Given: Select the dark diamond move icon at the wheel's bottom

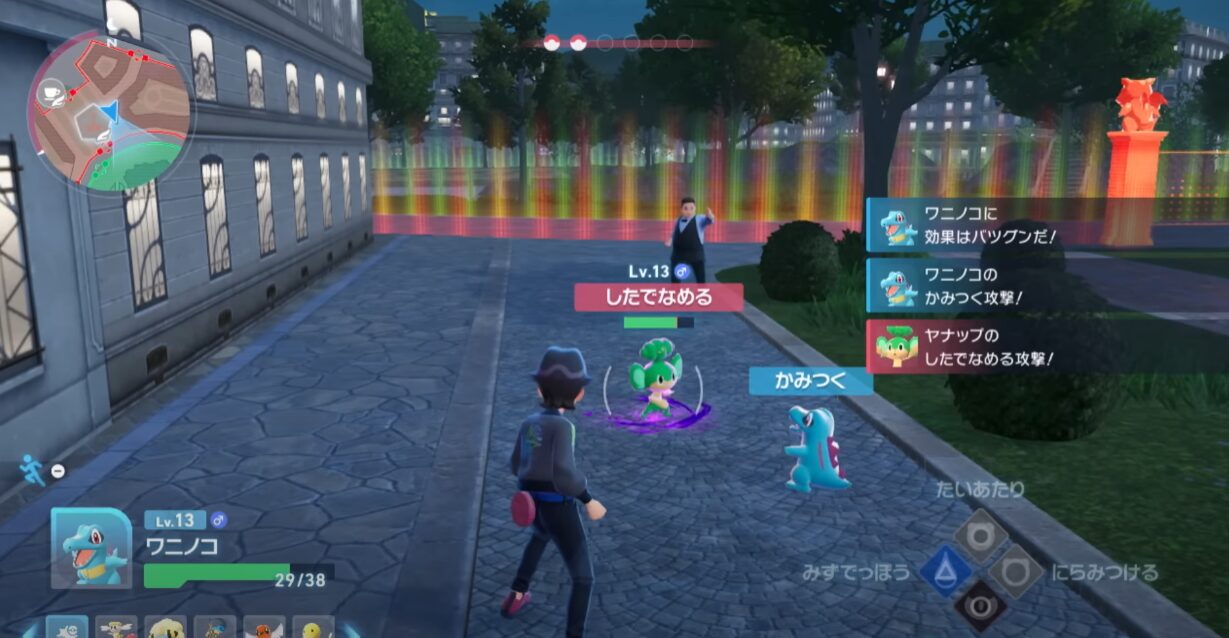Looking at the screenshot, I should [980, 607].
